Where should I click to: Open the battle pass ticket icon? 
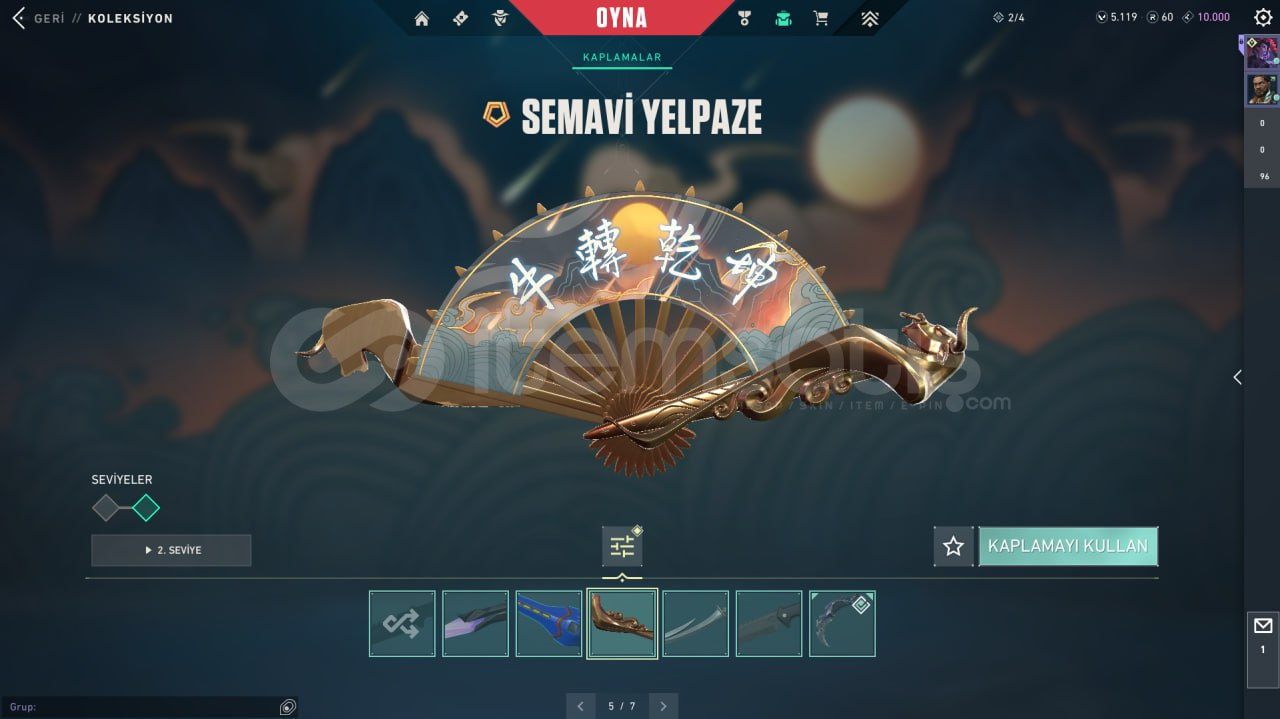coord(461,18)
